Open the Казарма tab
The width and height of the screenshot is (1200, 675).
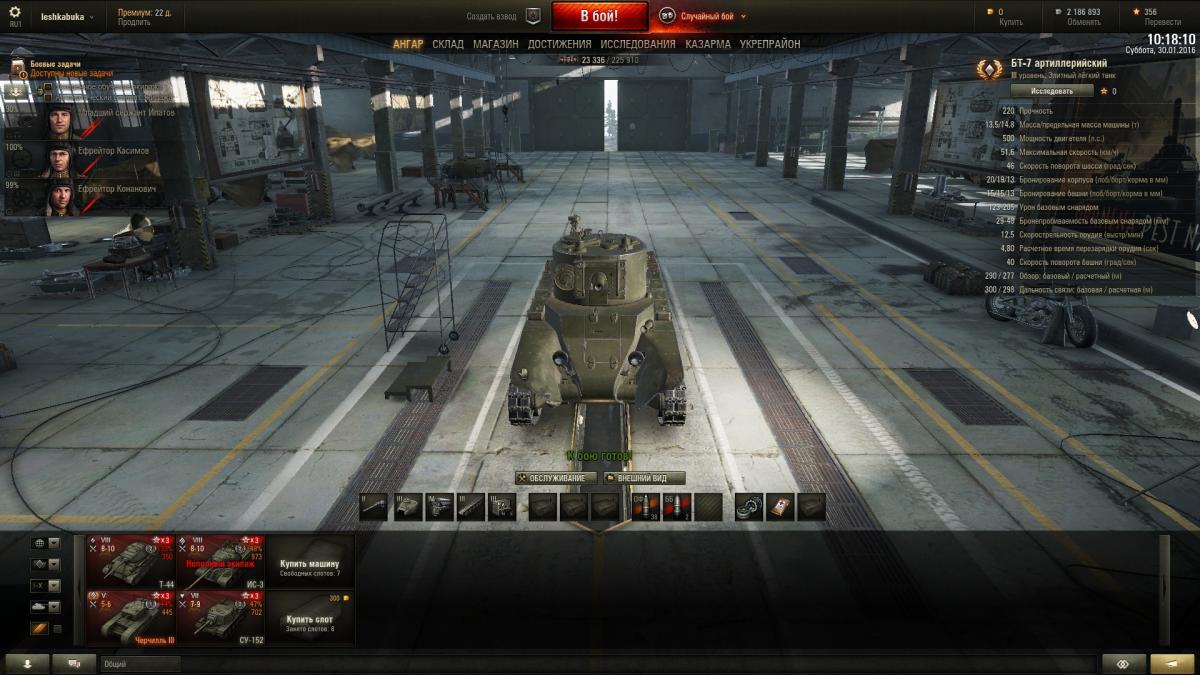(707, 44)
